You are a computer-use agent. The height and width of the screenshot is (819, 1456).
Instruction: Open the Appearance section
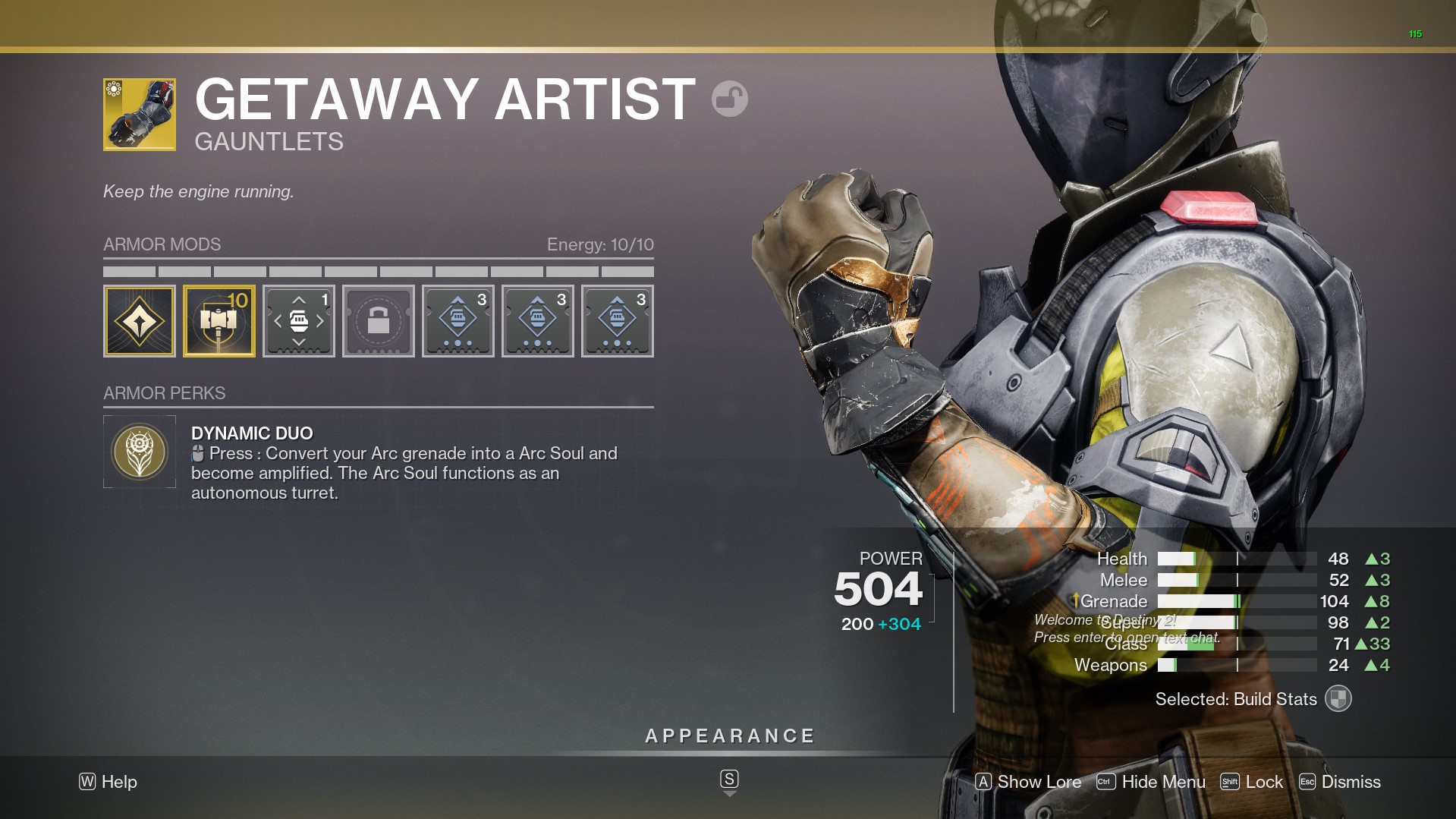pos(729,736)
